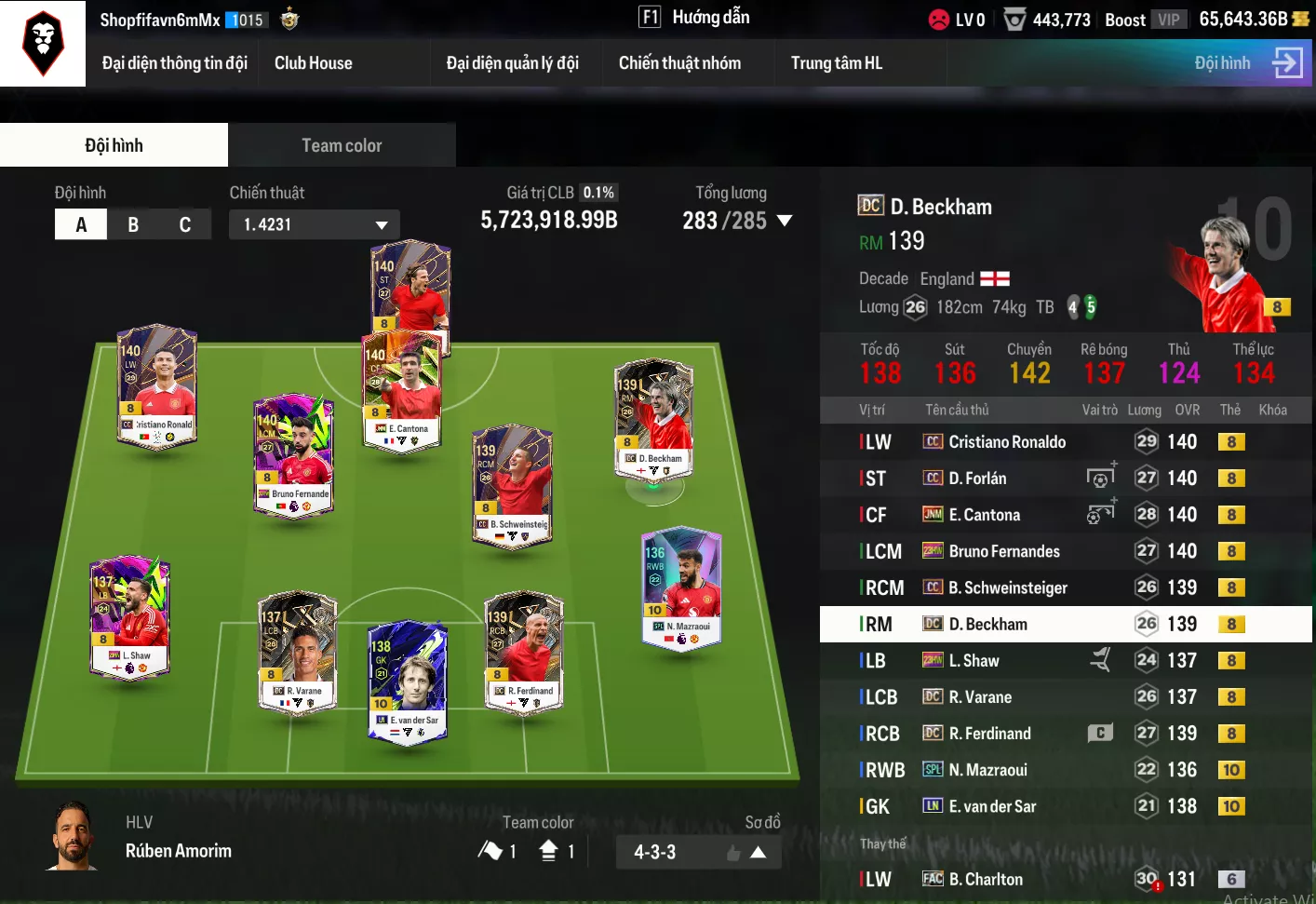Select squad preset C

point(185,224)
